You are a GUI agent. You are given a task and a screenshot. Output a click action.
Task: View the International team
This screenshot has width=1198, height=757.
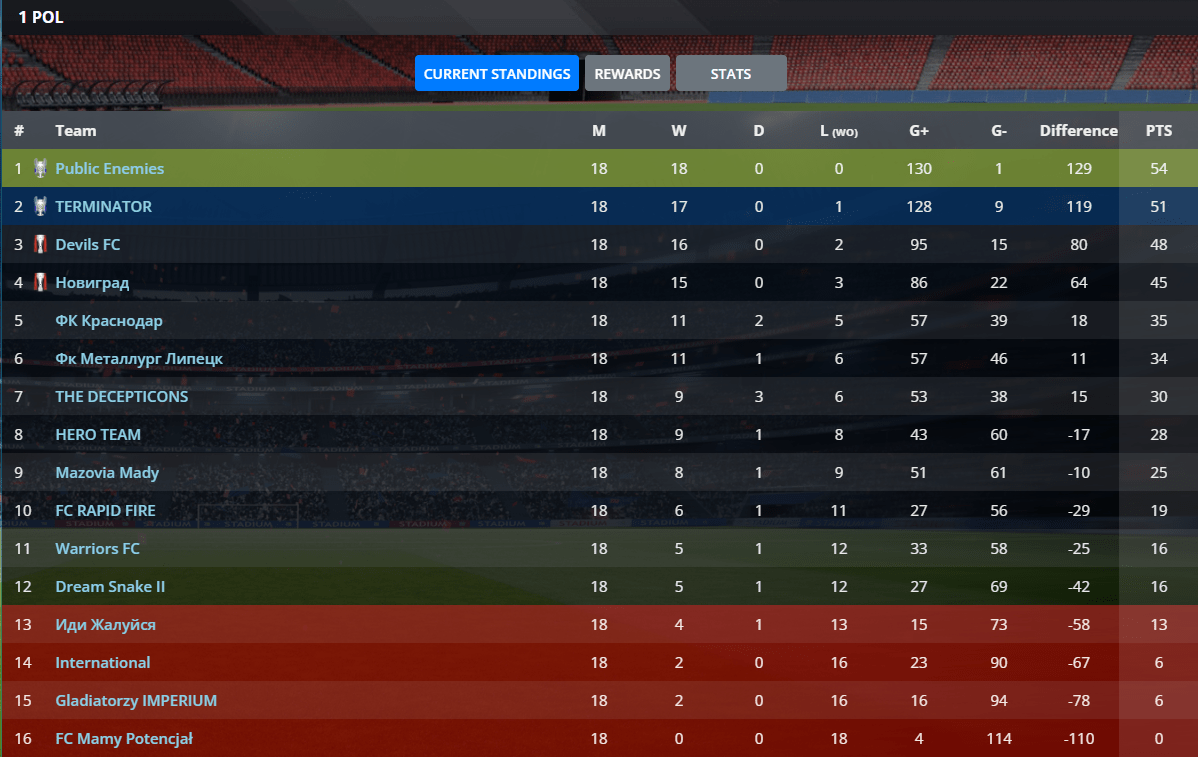pyautogui.click(x=102, y=663)
